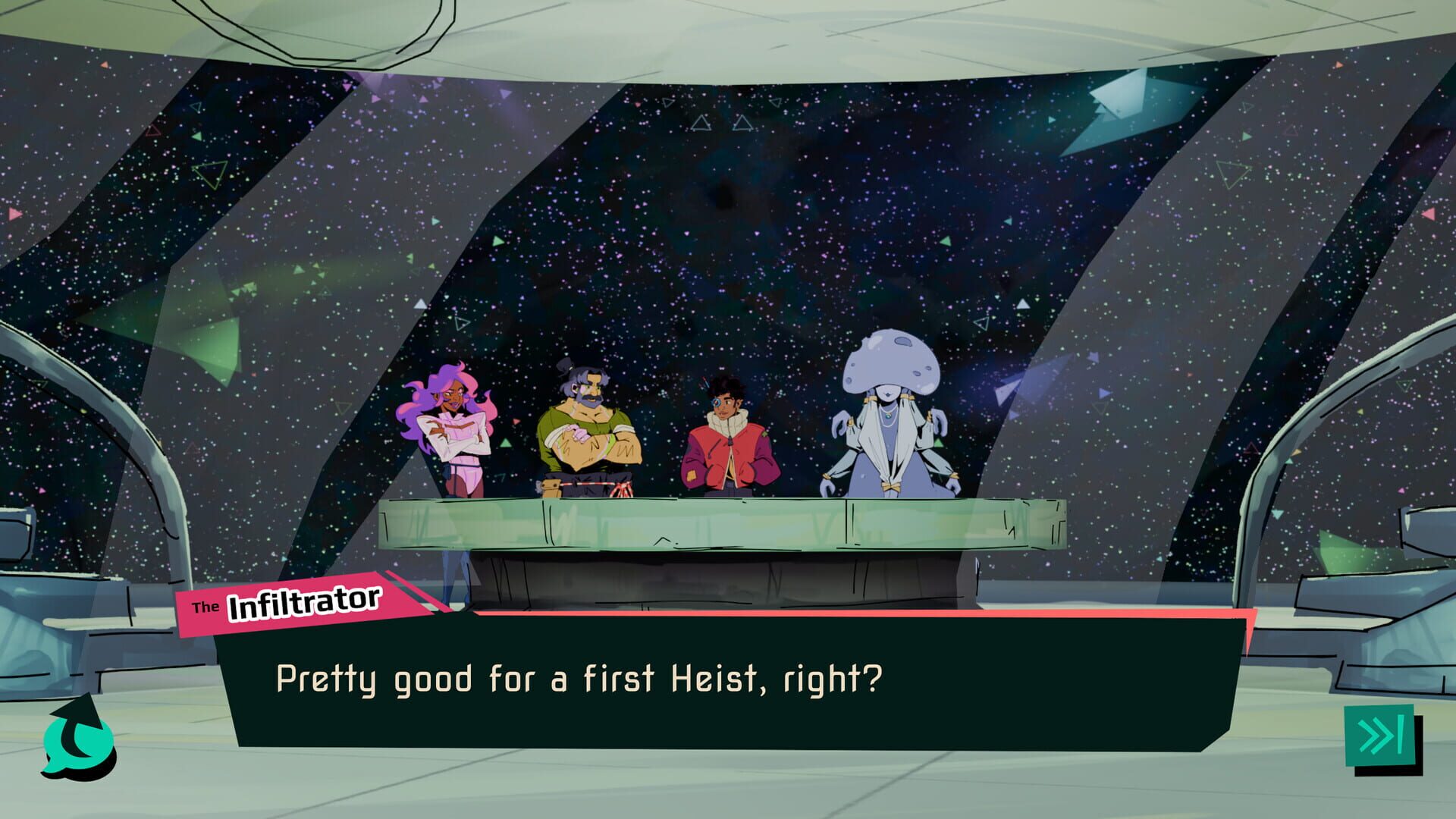
Task: Select the label reading The Infiltrator
Action: point(296,603)
